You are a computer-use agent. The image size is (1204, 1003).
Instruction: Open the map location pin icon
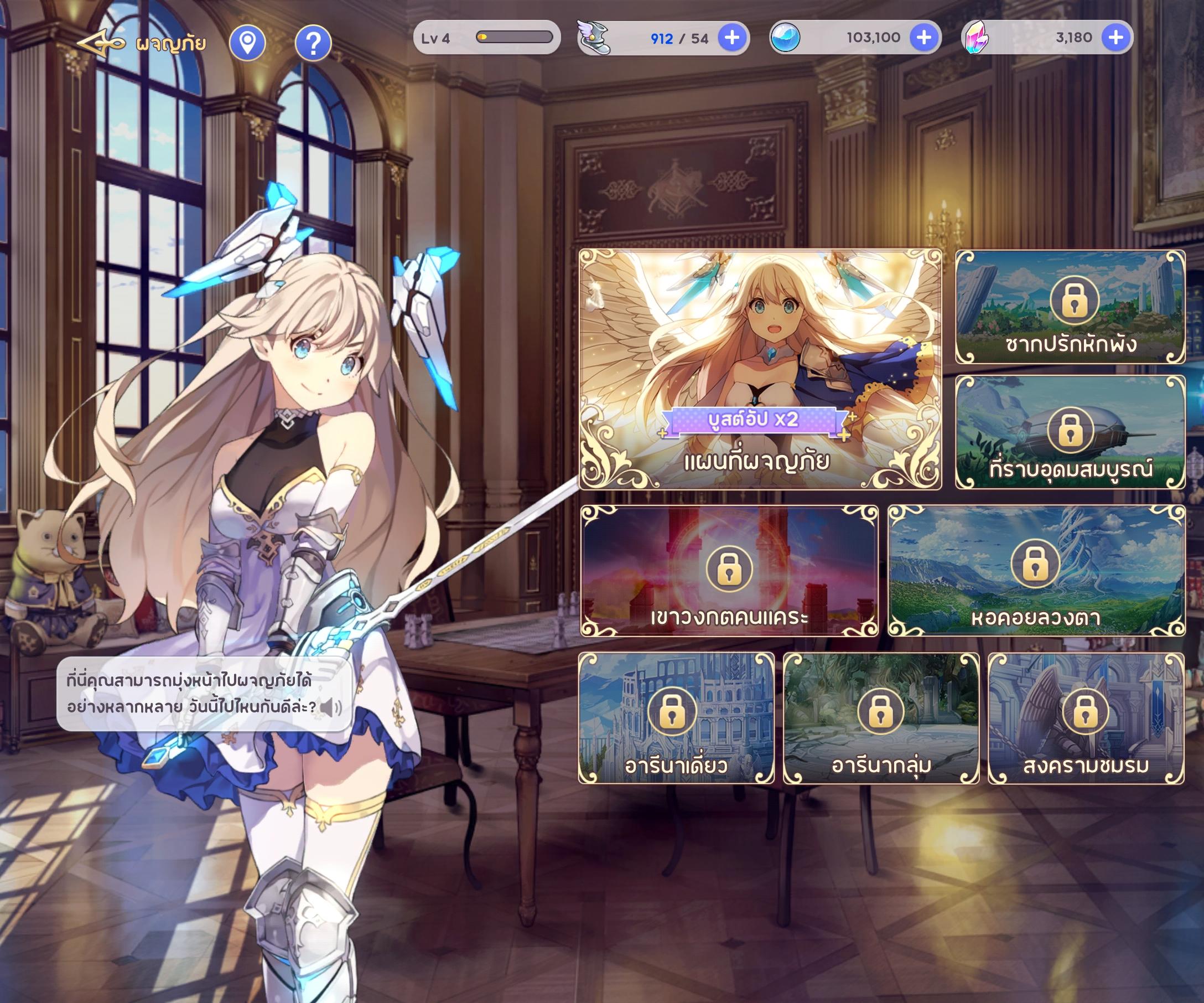click(x=247, y=43)
